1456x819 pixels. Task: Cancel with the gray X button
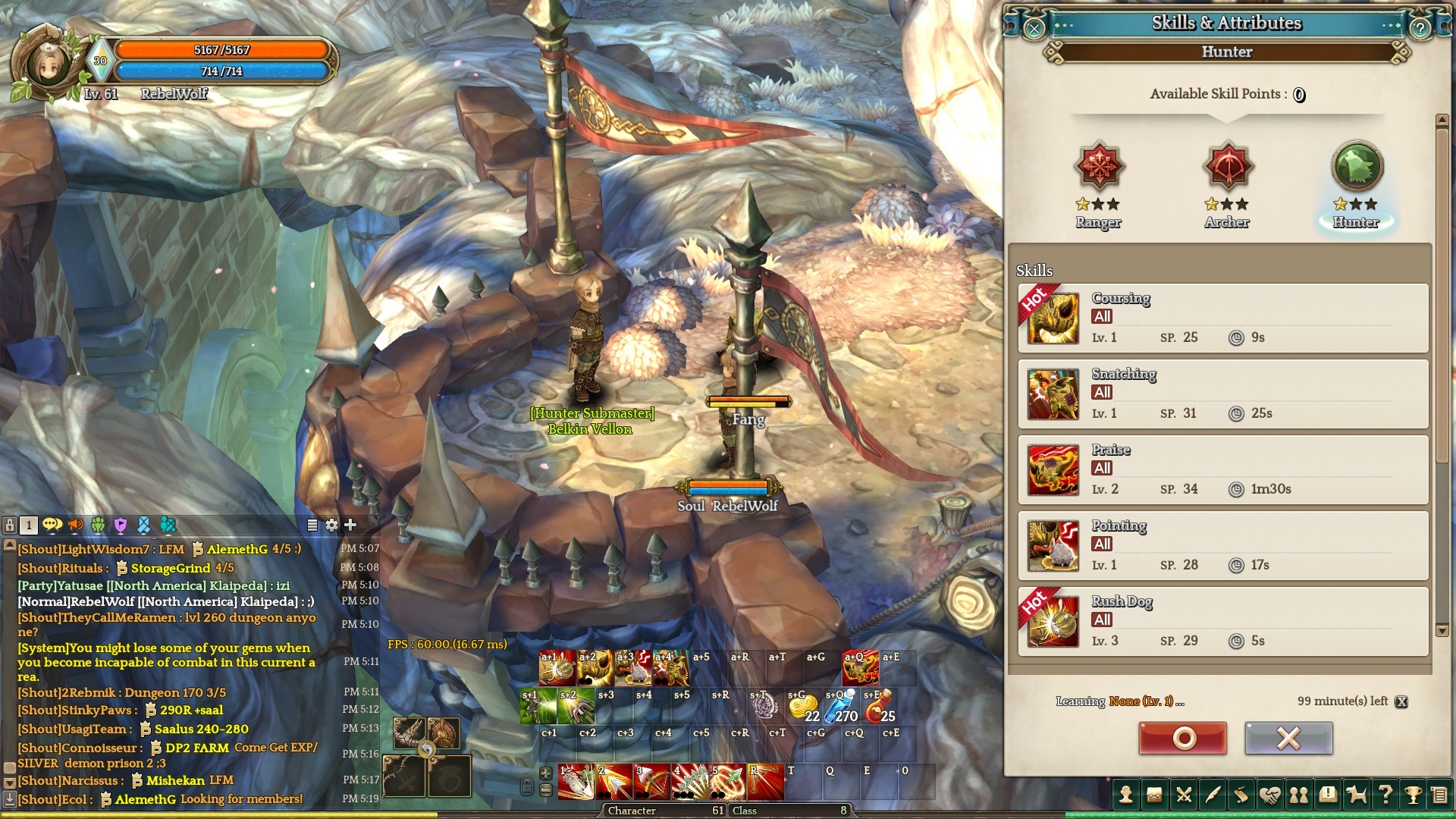point(1288,738)
